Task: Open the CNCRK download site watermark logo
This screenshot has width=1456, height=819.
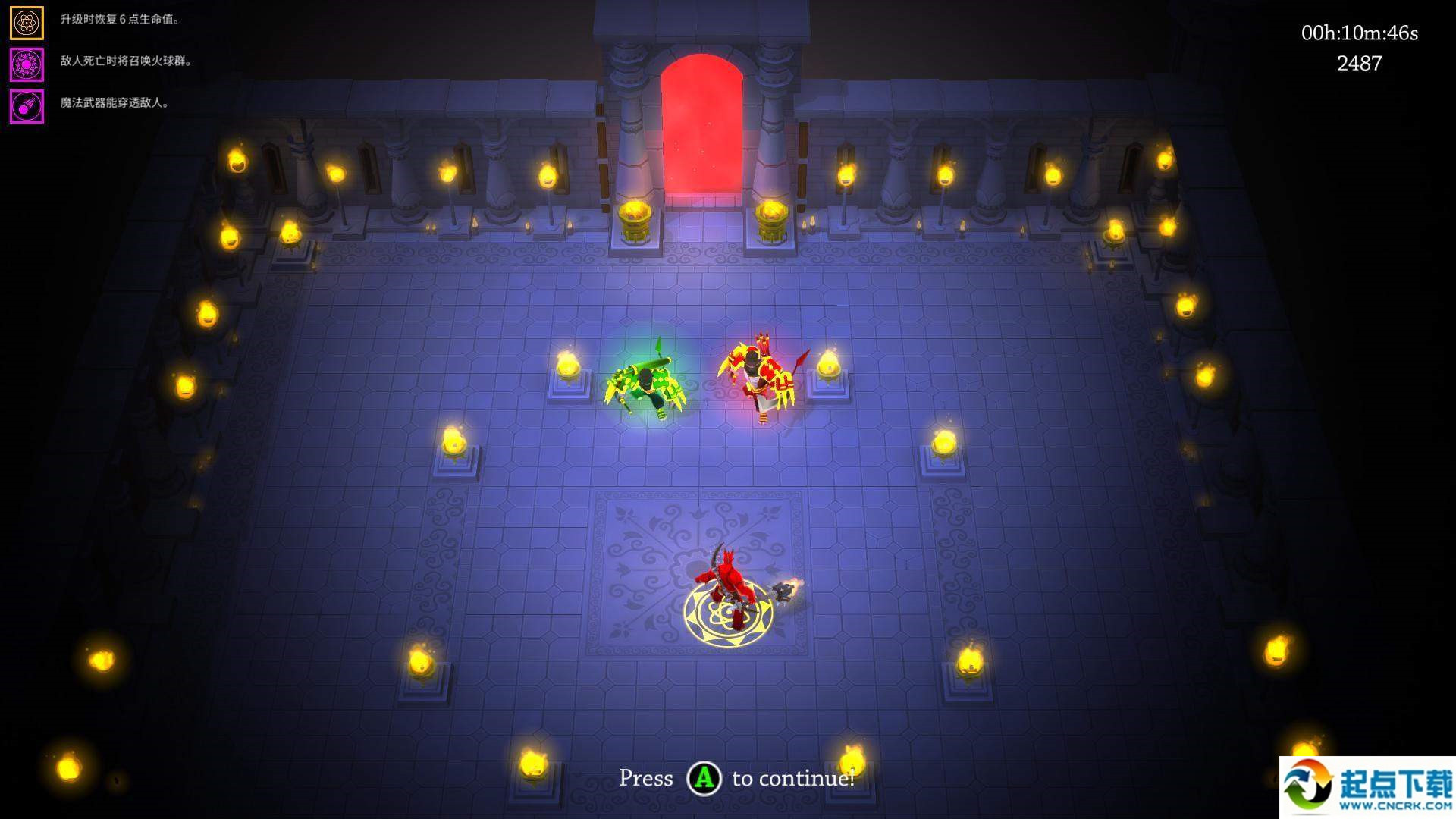Action: click(1367, 788)
